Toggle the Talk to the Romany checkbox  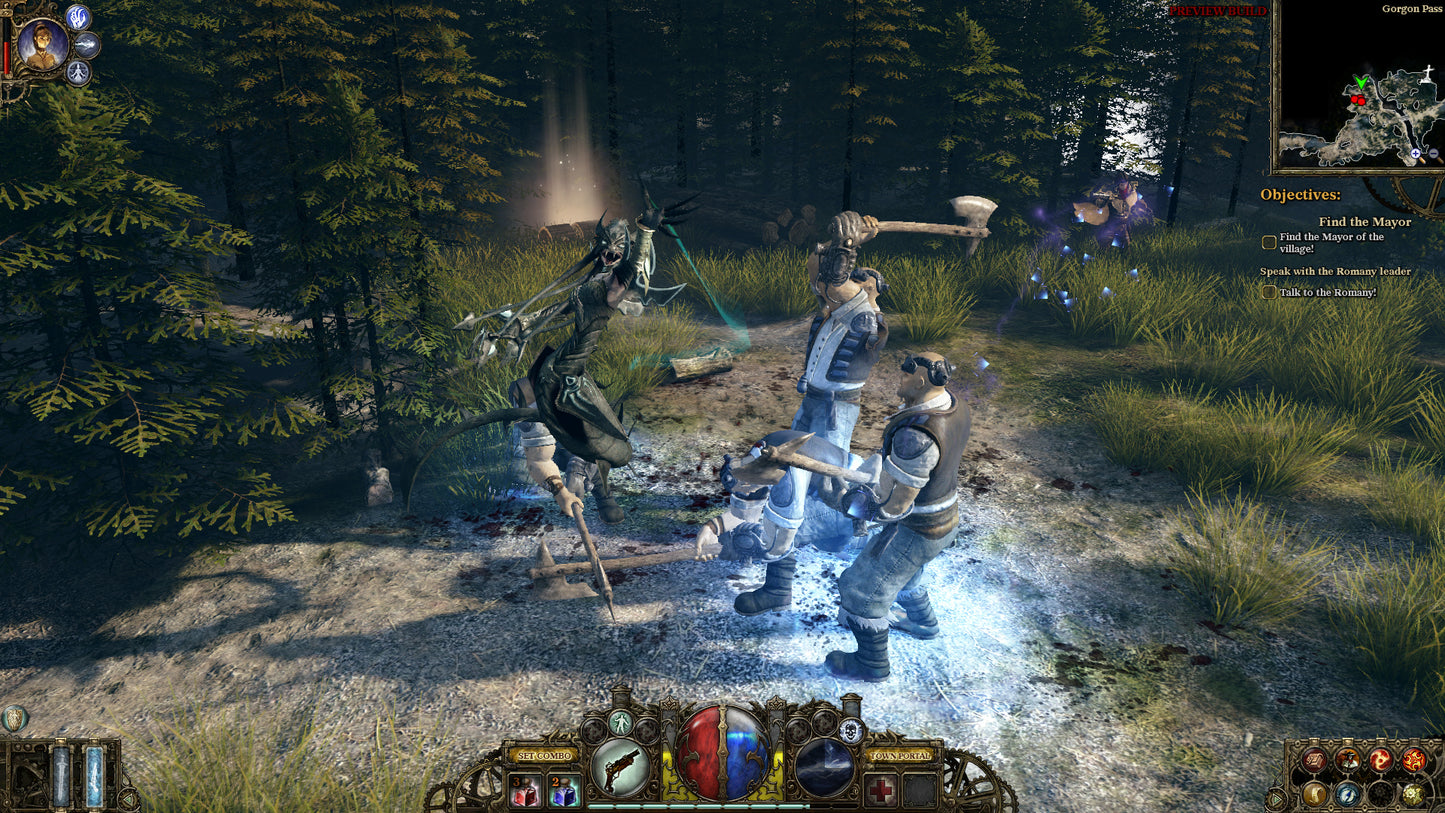(x=1269, y=292)
